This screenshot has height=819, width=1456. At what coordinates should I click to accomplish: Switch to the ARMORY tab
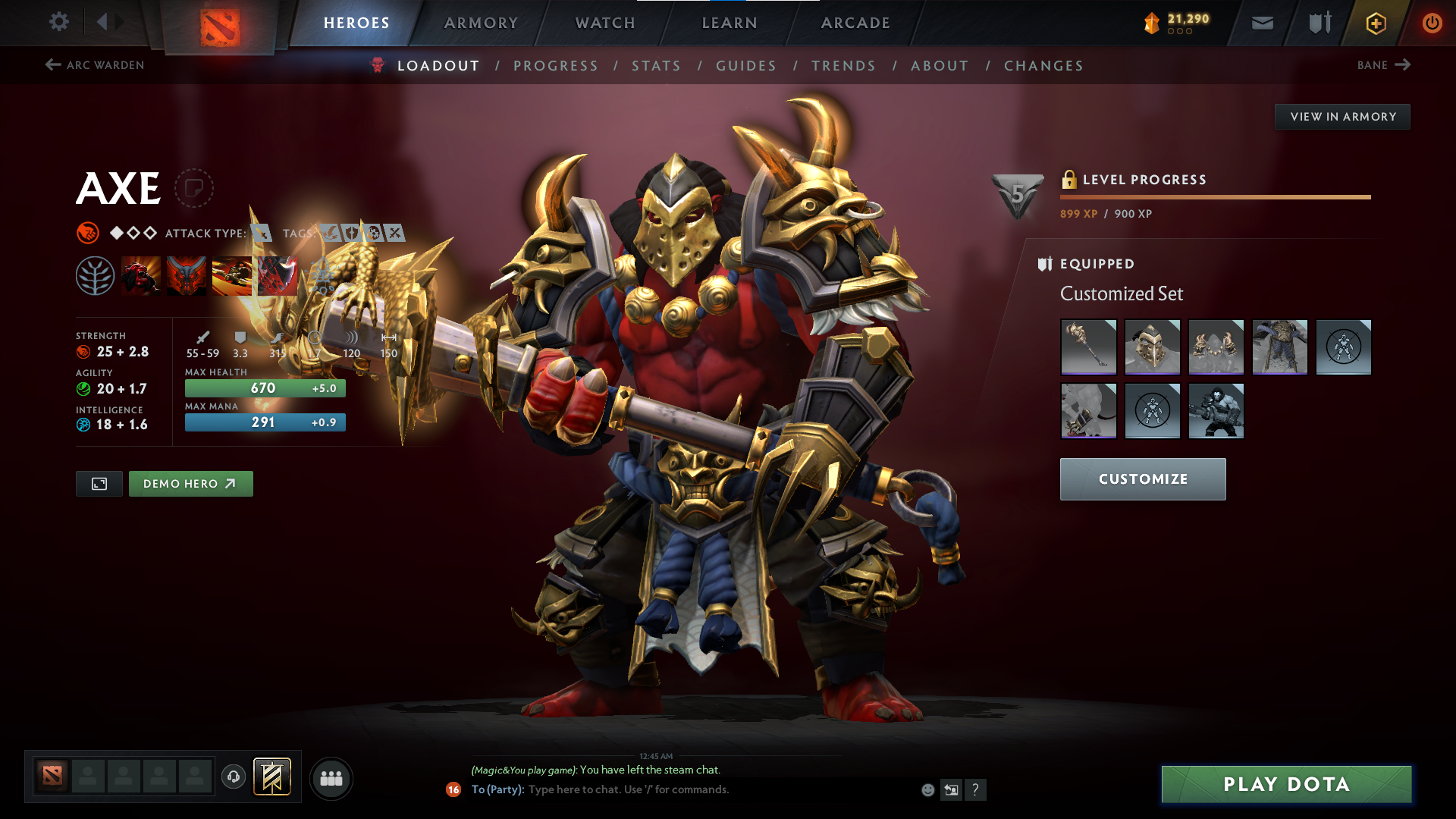(x=481, y=23)
